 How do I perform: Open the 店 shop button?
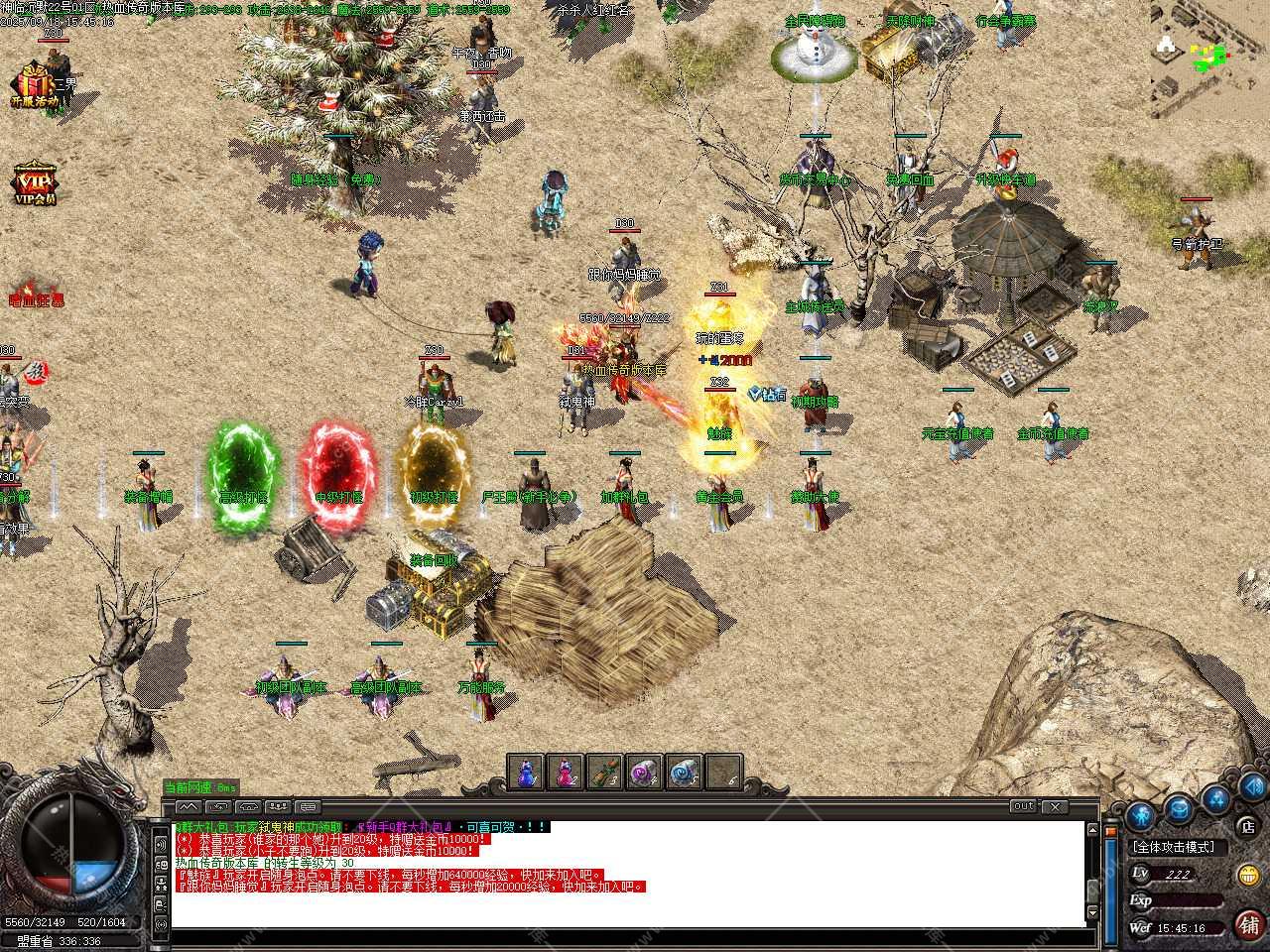1247,825
